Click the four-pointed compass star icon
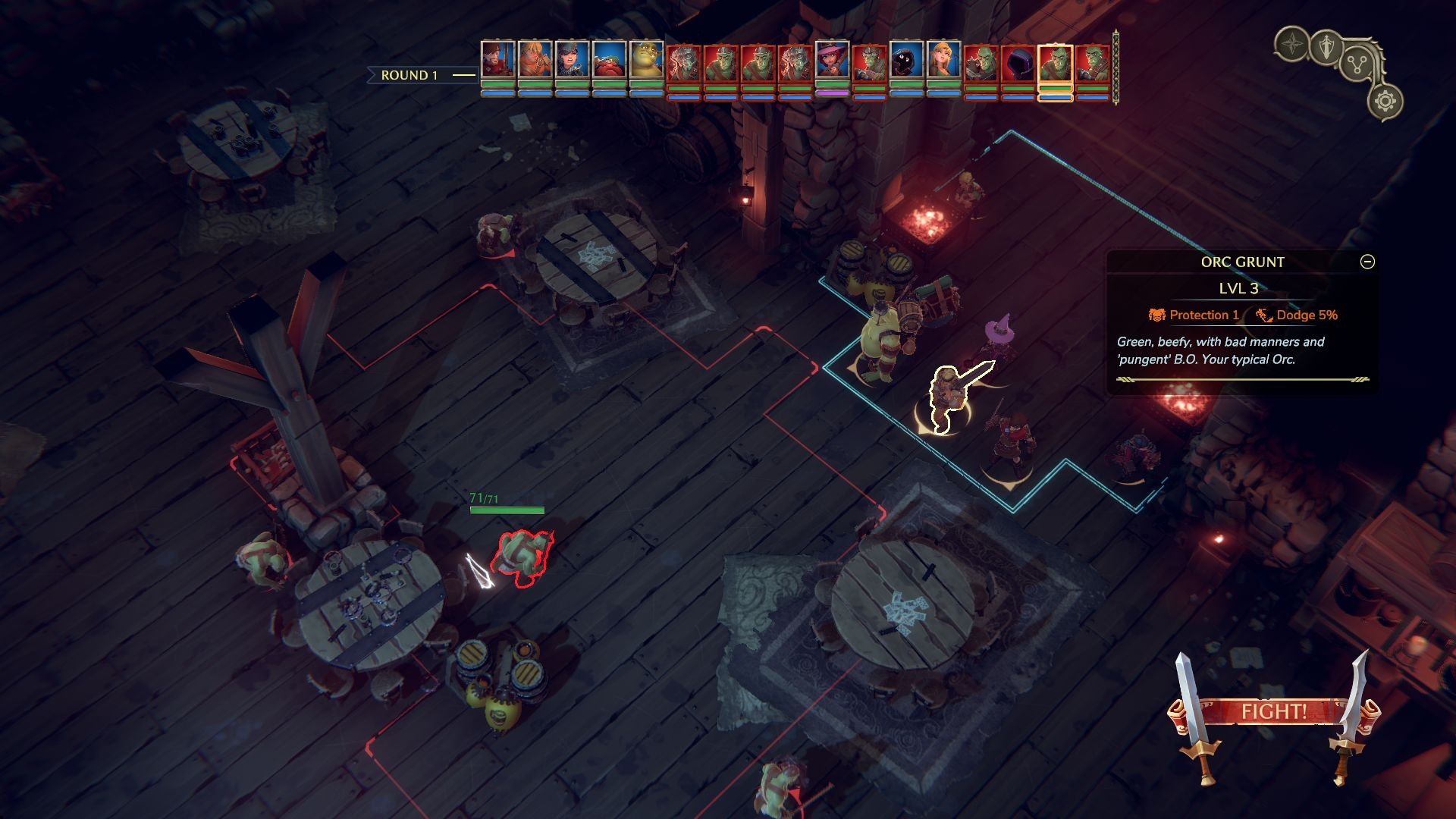1456x819 pixels. [x=1291, y=45]
